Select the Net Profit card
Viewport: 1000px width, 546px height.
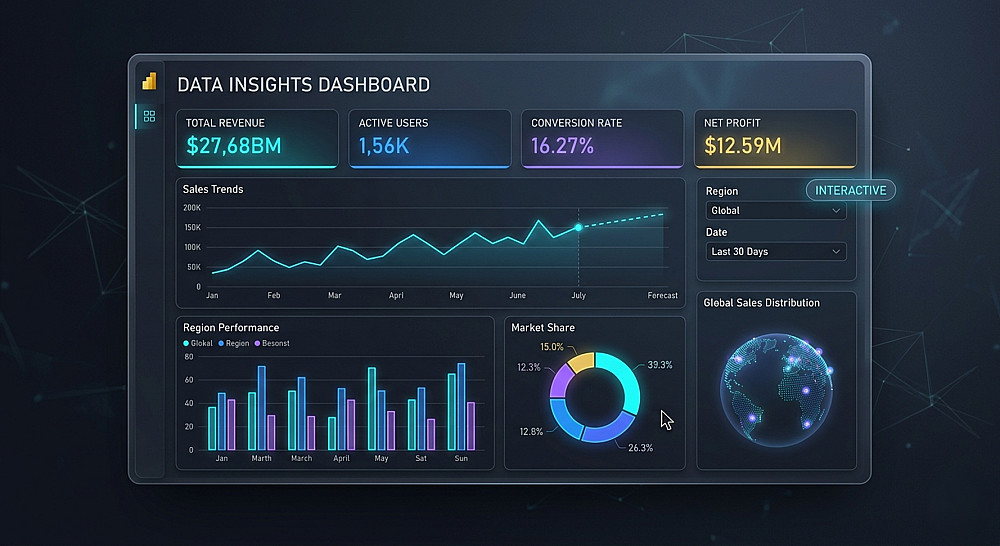(775, 138)
